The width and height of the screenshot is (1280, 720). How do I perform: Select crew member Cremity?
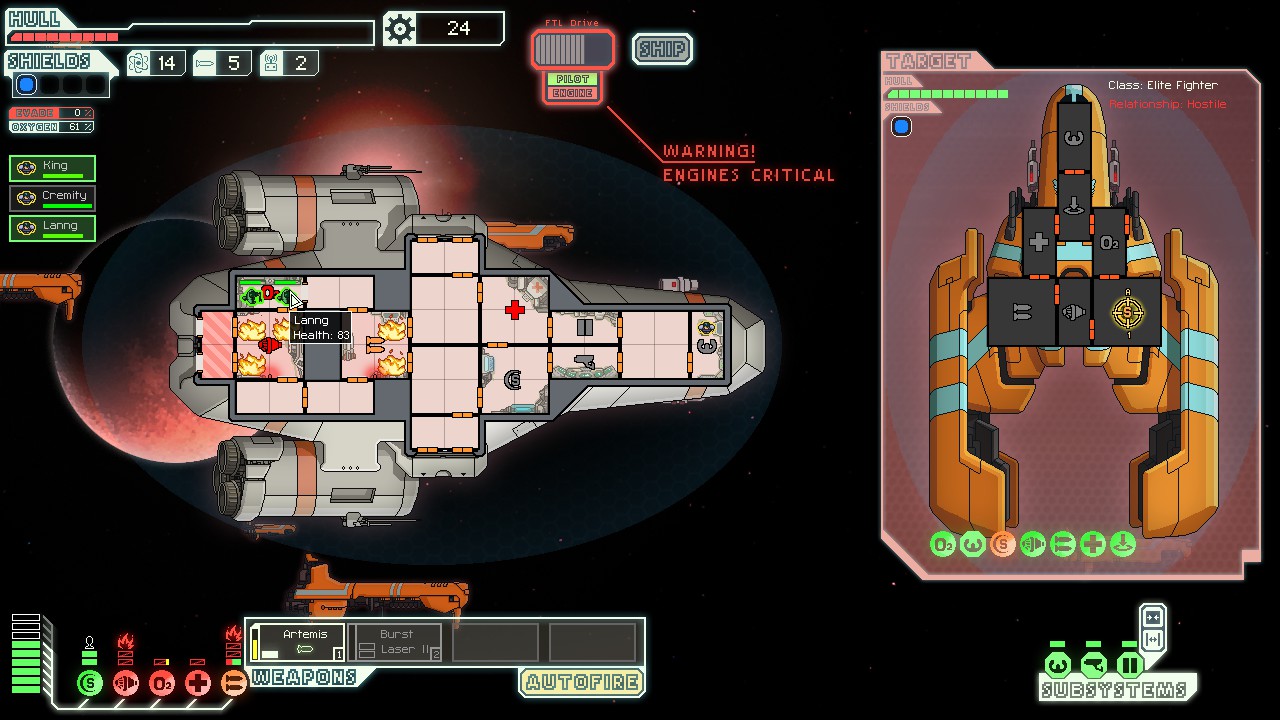point(53,198)
